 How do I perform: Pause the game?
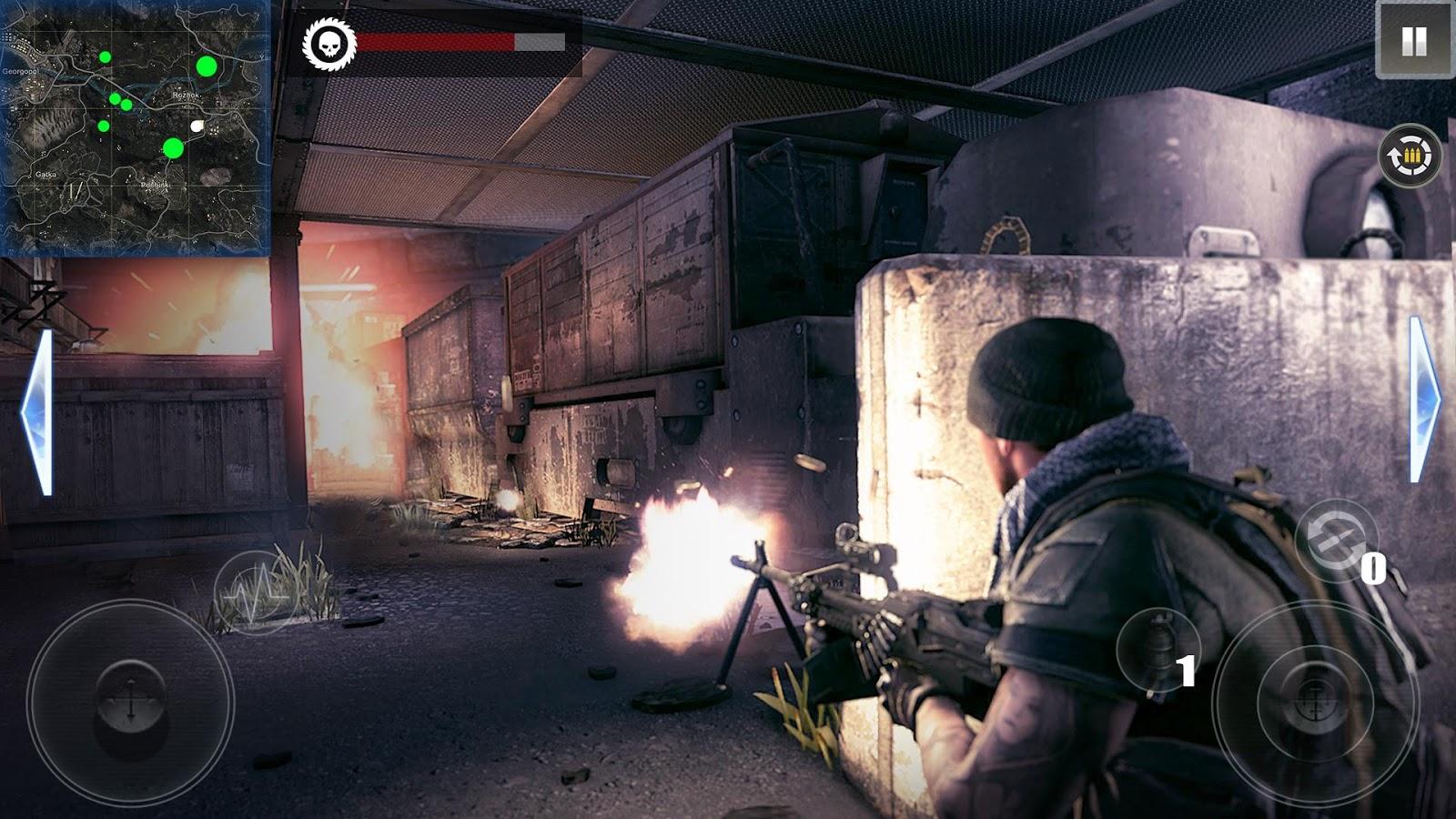(1413, 41)
